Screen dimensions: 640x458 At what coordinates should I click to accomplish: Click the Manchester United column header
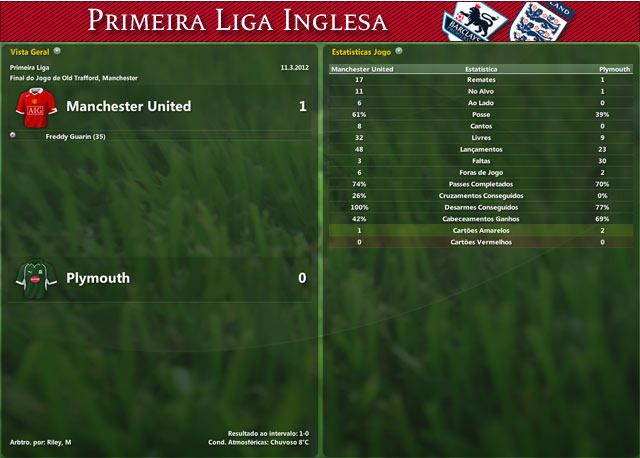point(361,69)
